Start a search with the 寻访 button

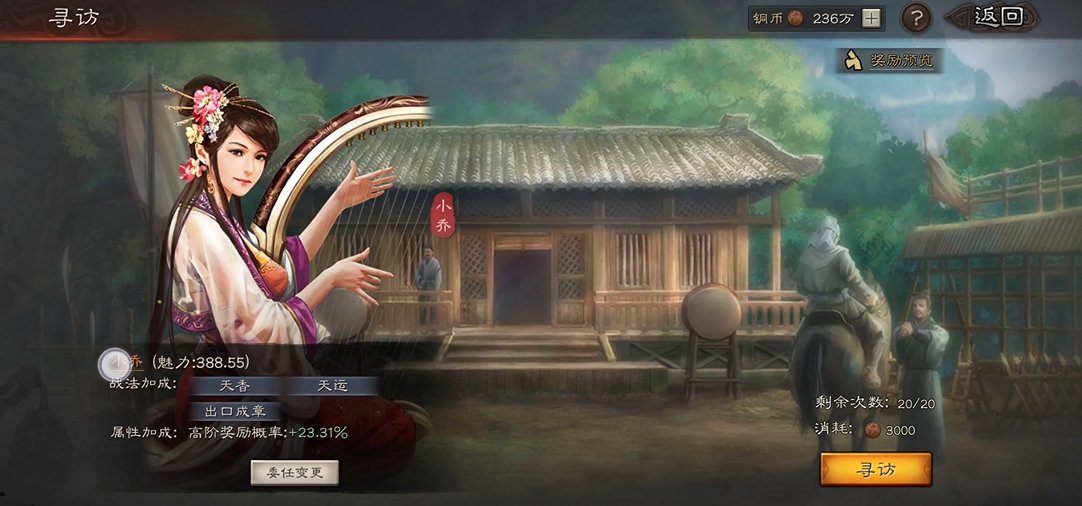tap(875, 469)
